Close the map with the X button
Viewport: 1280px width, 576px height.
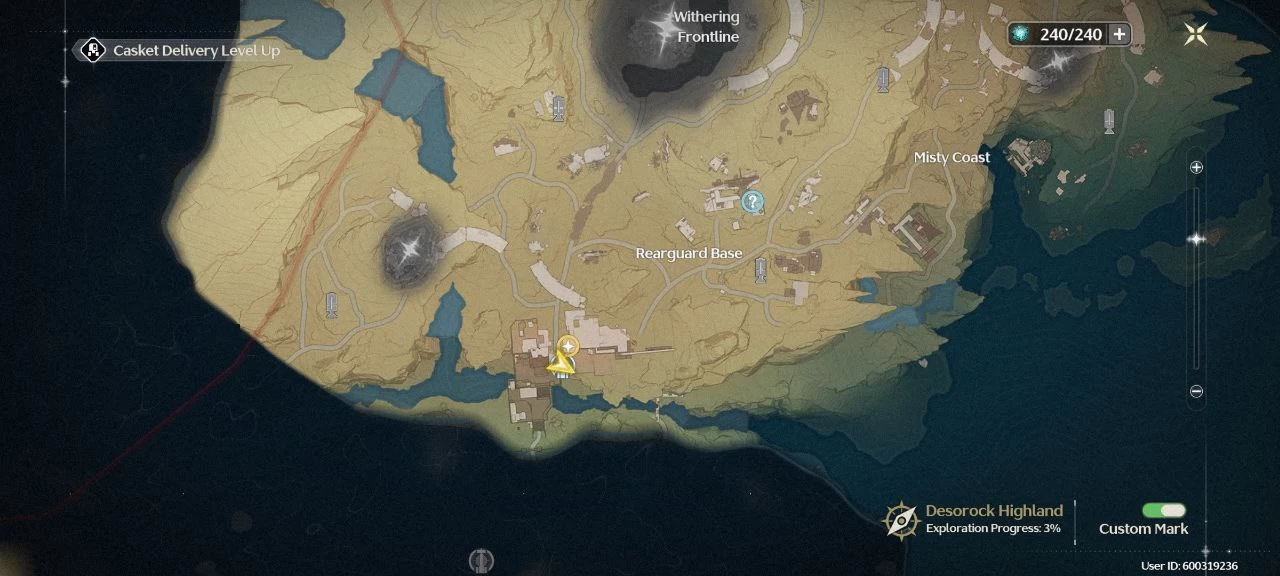coord(1195,34)
